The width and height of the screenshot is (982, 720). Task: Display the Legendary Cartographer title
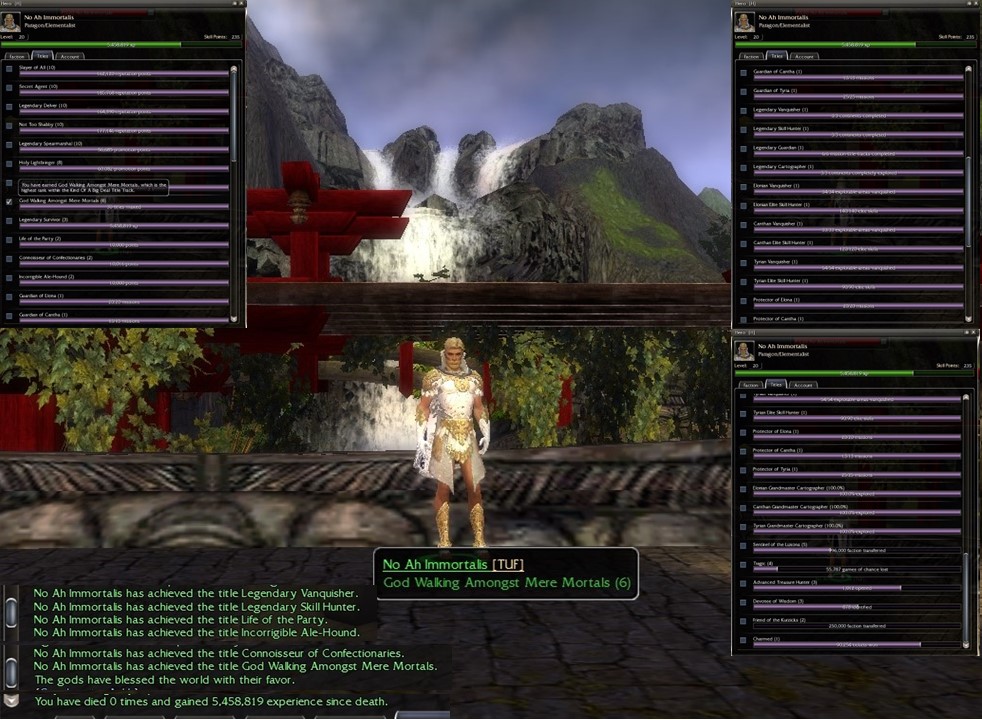(x=744, y=167)
